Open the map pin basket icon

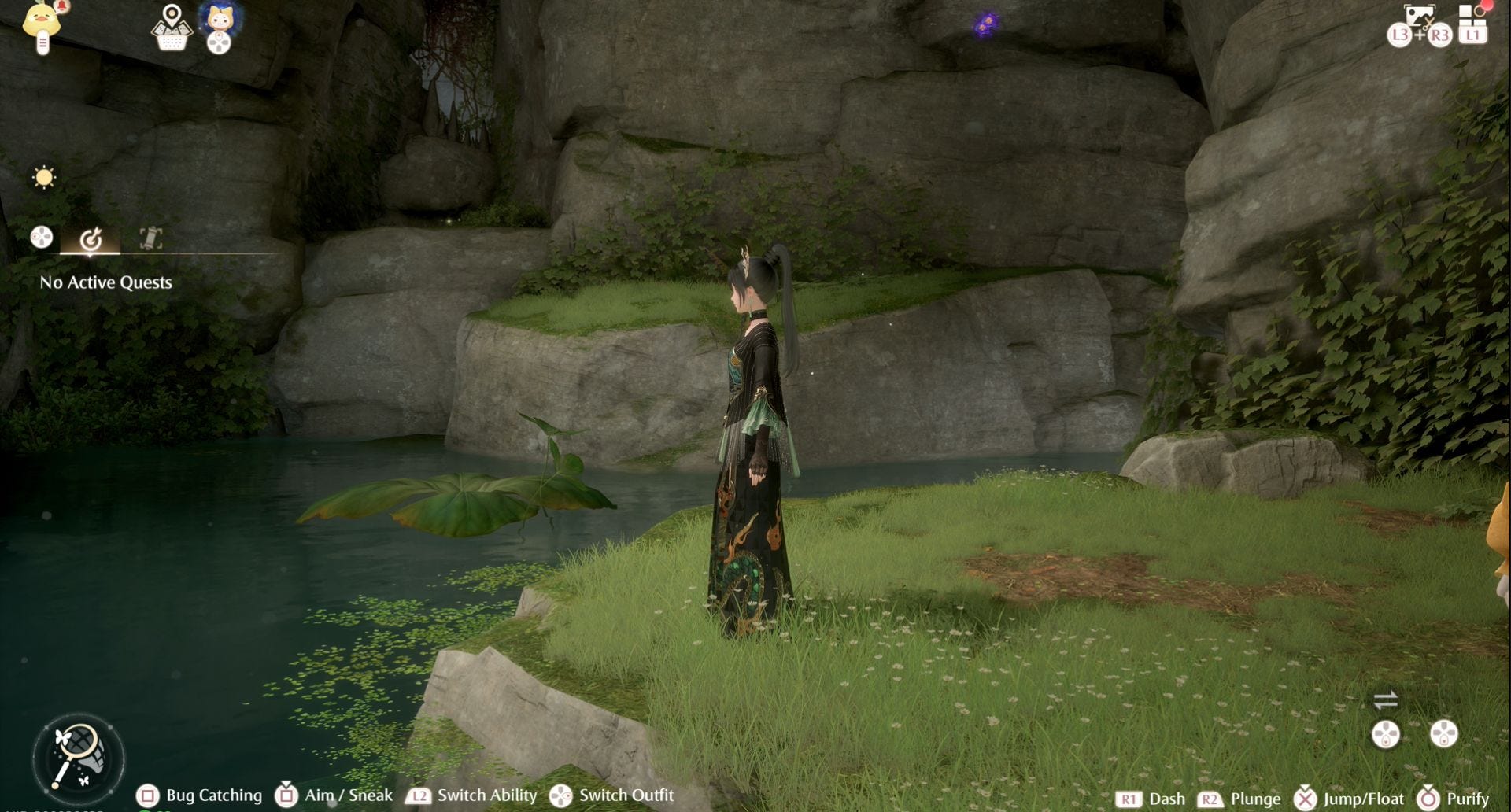tap(172, 28)
